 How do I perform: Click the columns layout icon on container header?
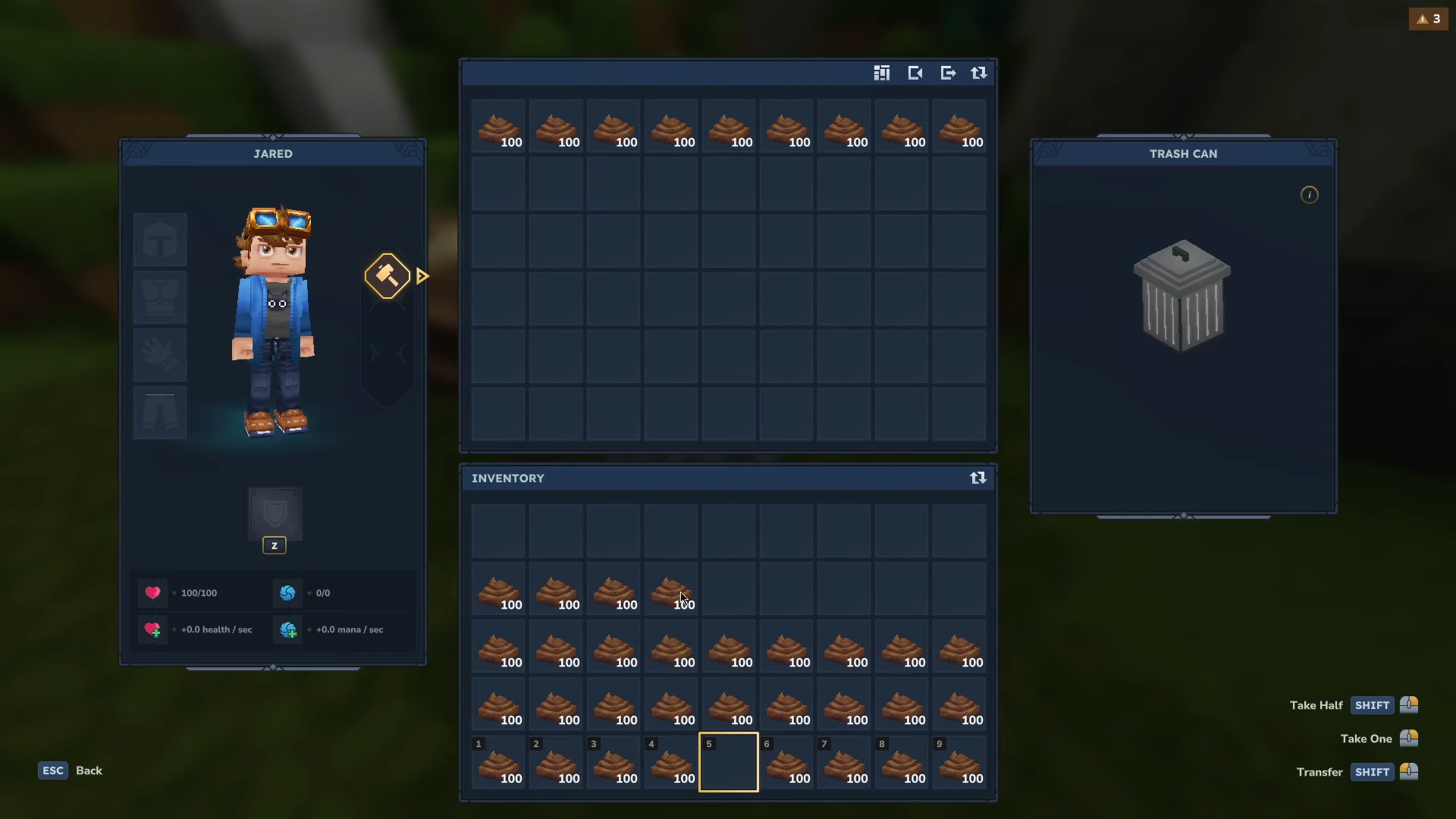[881, 73]
